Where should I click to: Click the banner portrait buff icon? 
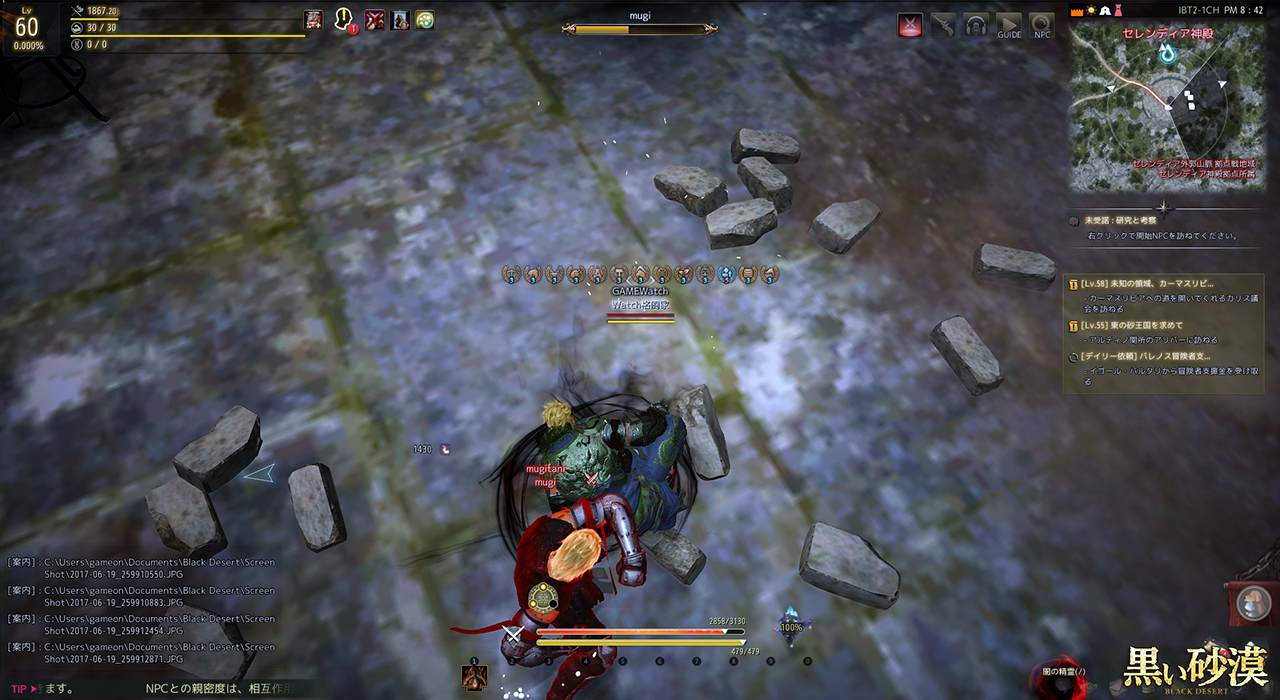point(400,20)
